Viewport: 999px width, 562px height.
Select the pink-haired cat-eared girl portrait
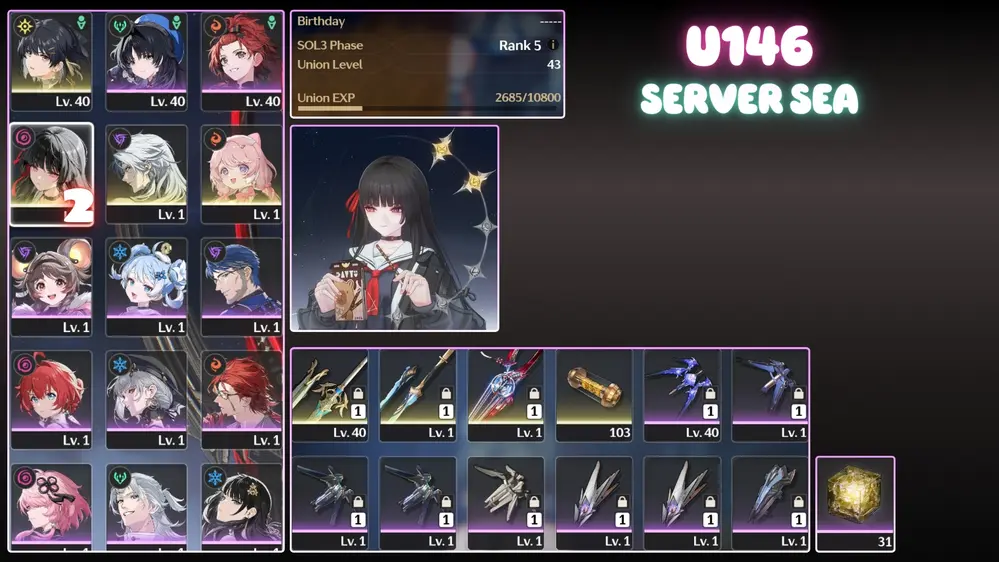coord(241,172)
